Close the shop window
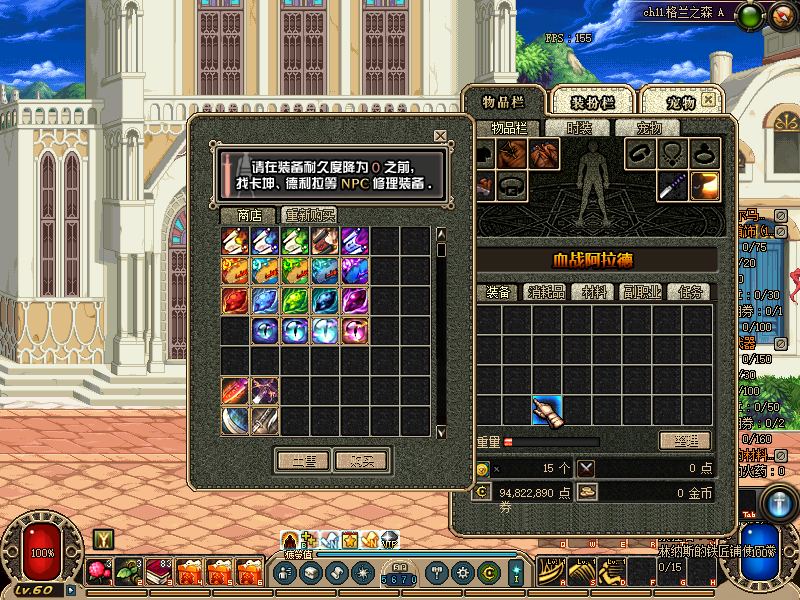The width and height of the screenshot is (800, 600). pyautogui.click(x=440, y=136)
